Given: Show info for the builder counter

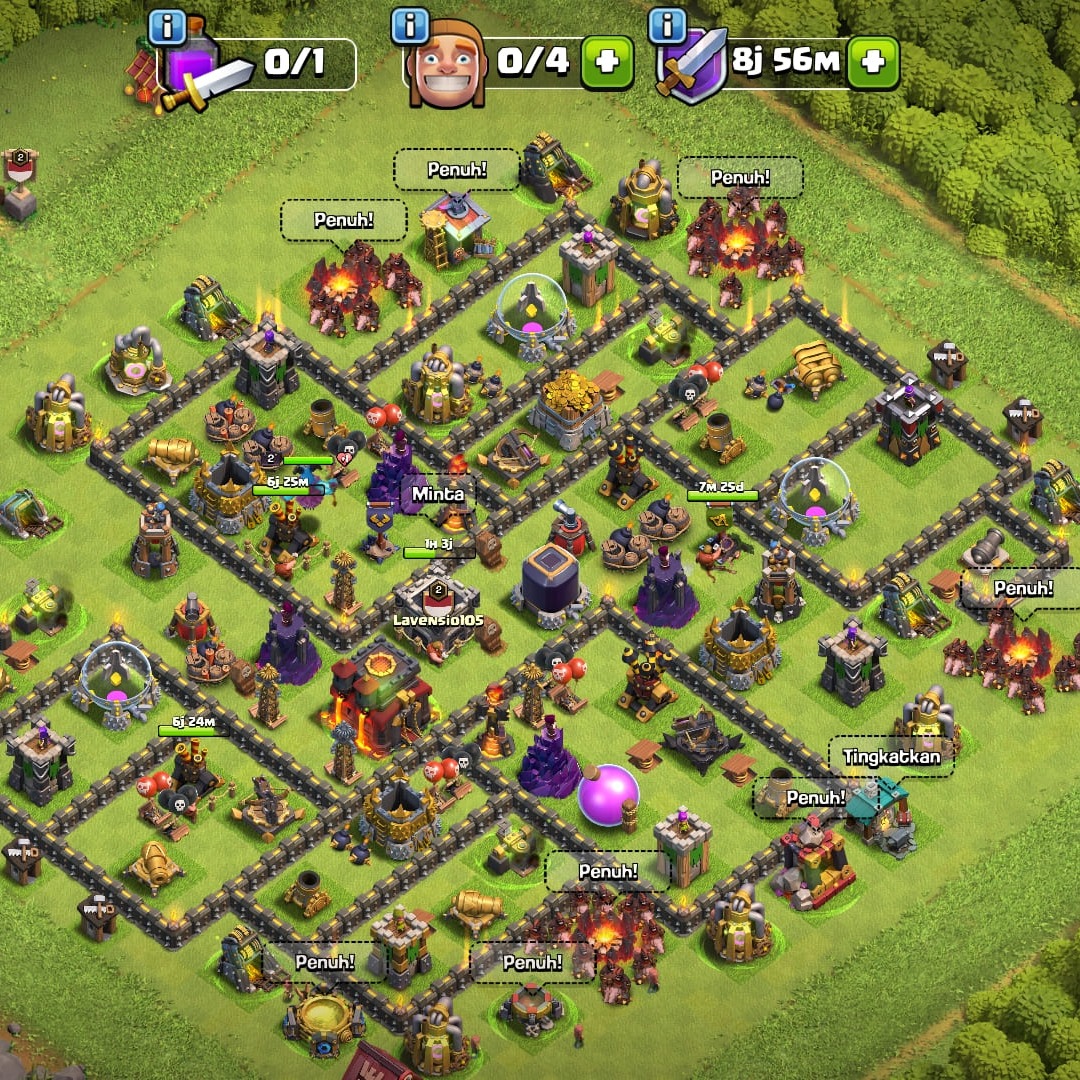Looking at the screenshot, I should coord(410,27).
